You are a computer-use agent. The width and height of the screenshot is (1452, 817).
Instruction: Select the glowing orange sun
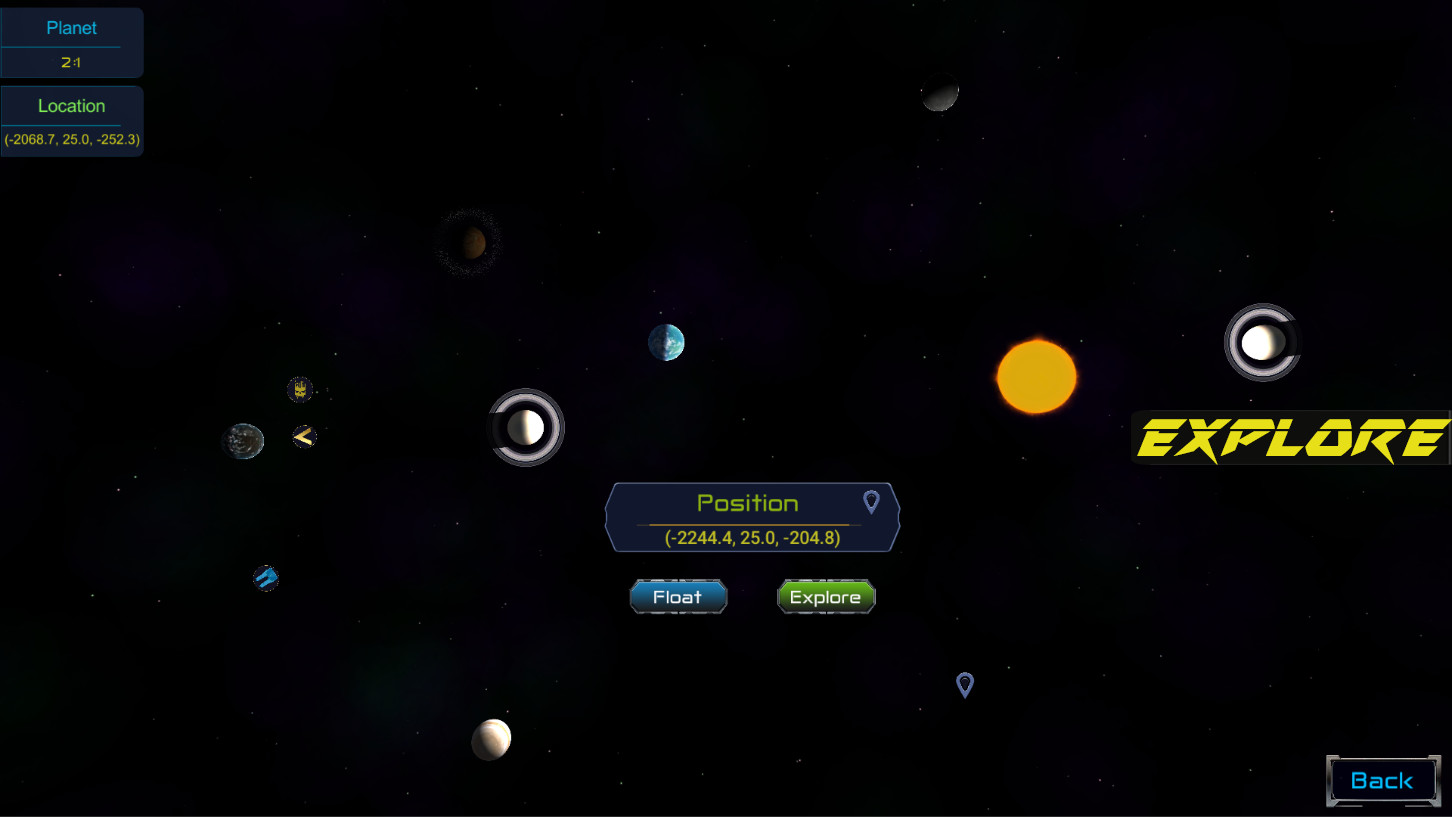(x=1035, y=376)
